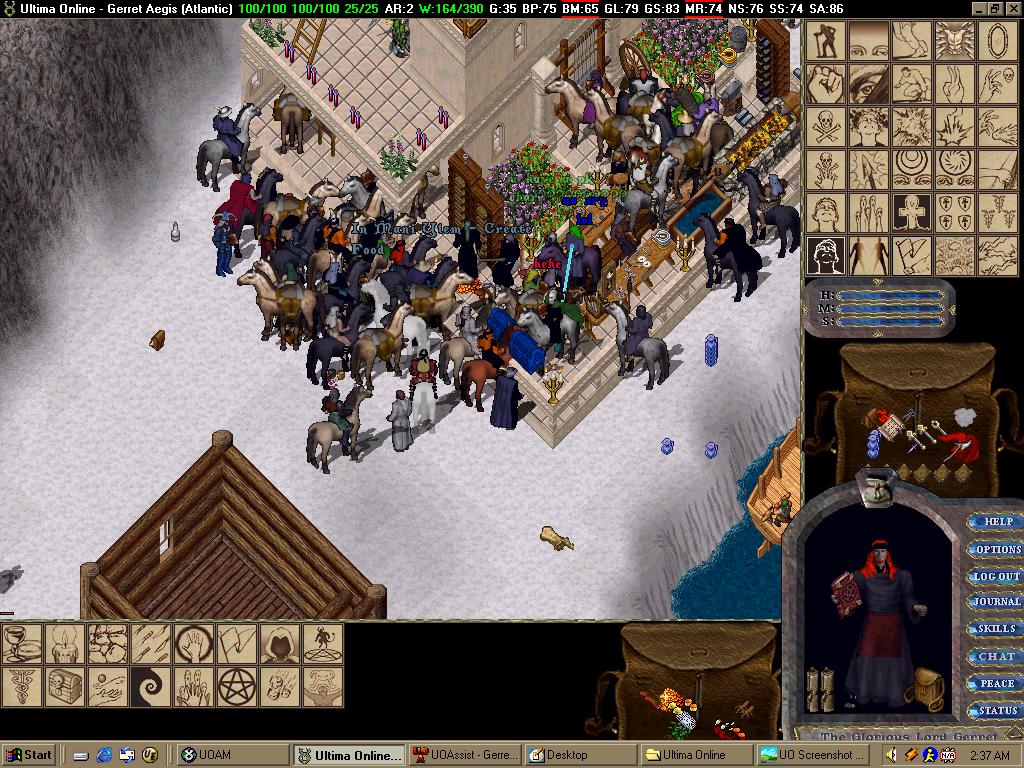Click the skull and crossbones spell icon

tap(826, 127)
